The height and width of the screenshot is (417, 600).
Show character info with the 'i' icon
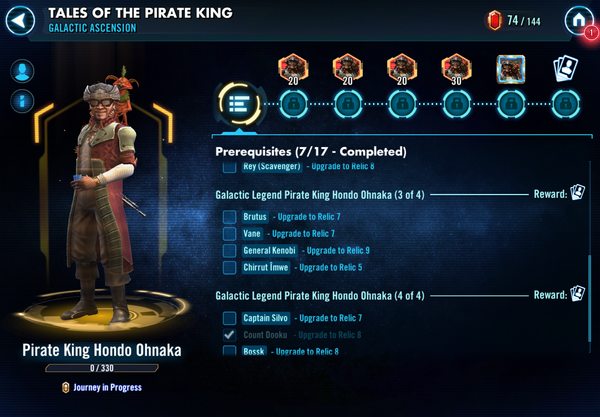point(21,101)
